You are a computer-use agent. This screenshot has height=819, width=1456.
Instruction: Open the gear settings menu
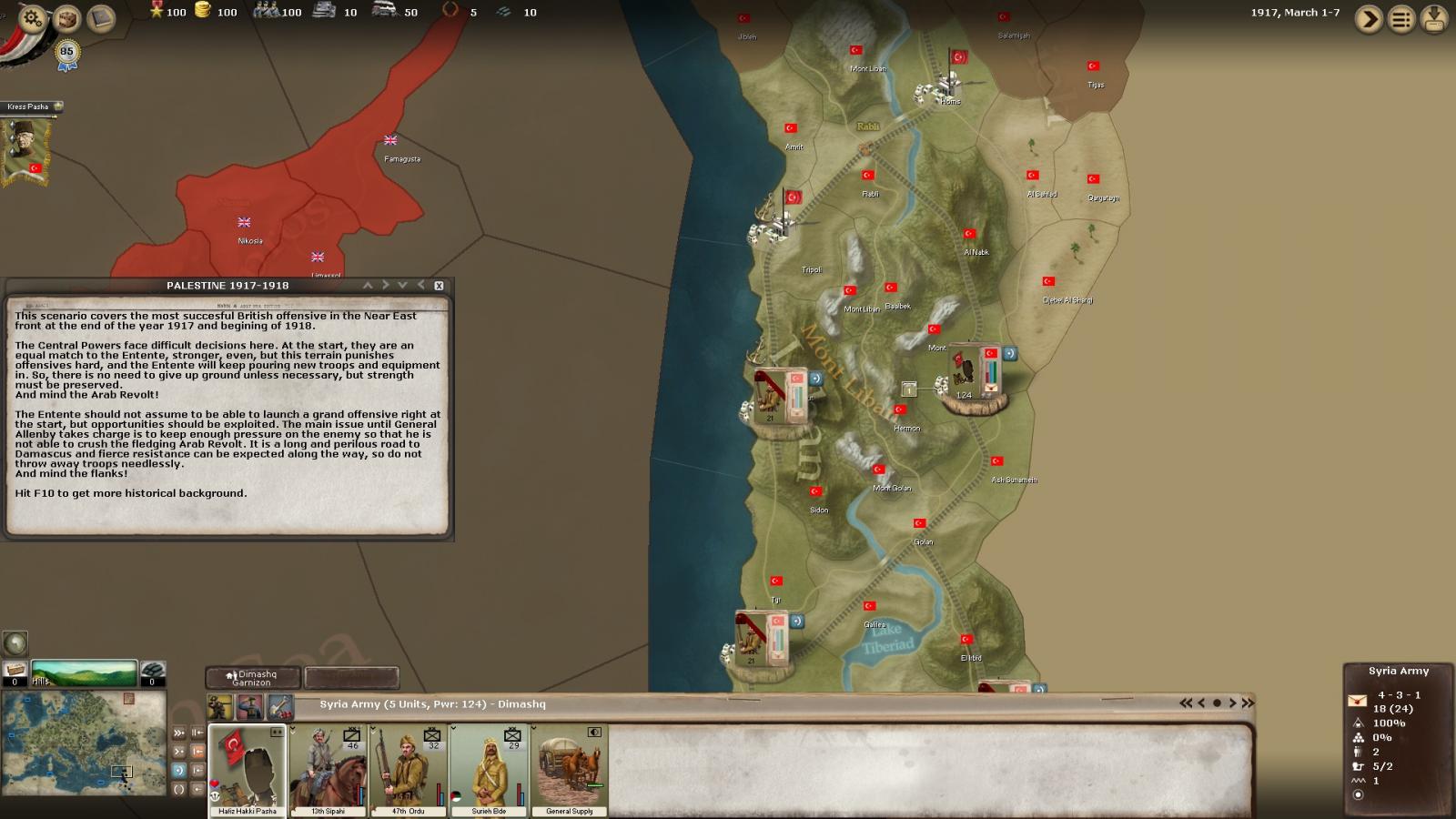coord(32,17)
